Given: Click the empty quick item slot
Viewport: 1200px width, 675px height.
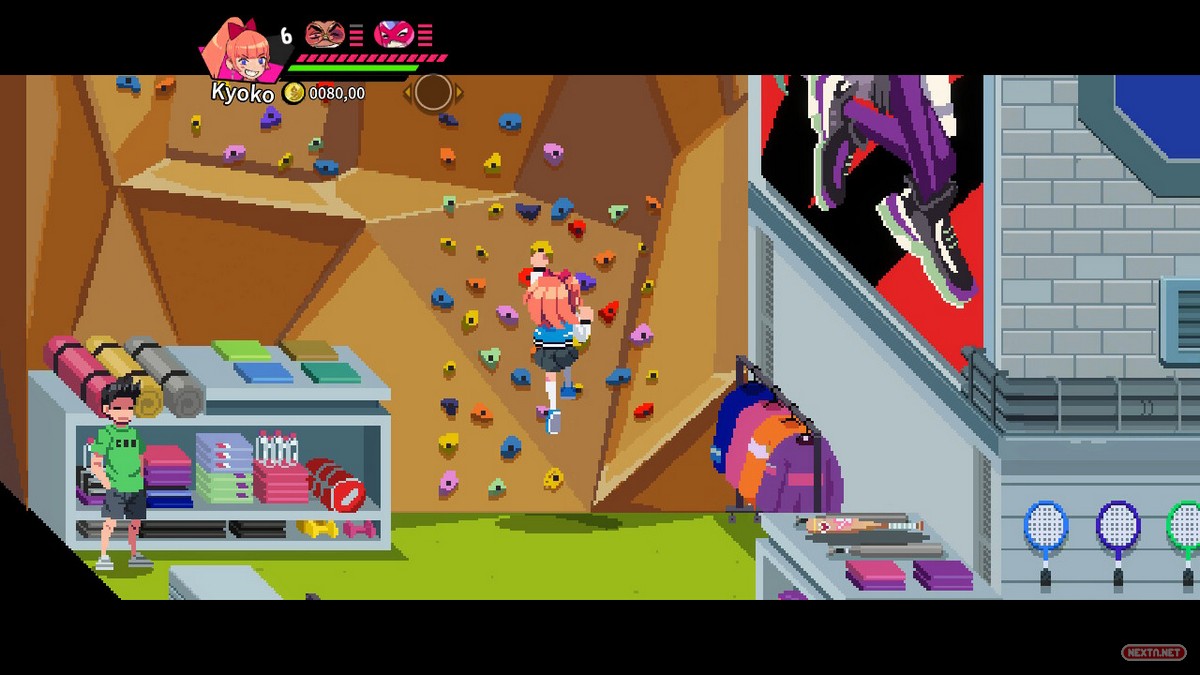Looking at the screenshot, I should pos(433,92).
